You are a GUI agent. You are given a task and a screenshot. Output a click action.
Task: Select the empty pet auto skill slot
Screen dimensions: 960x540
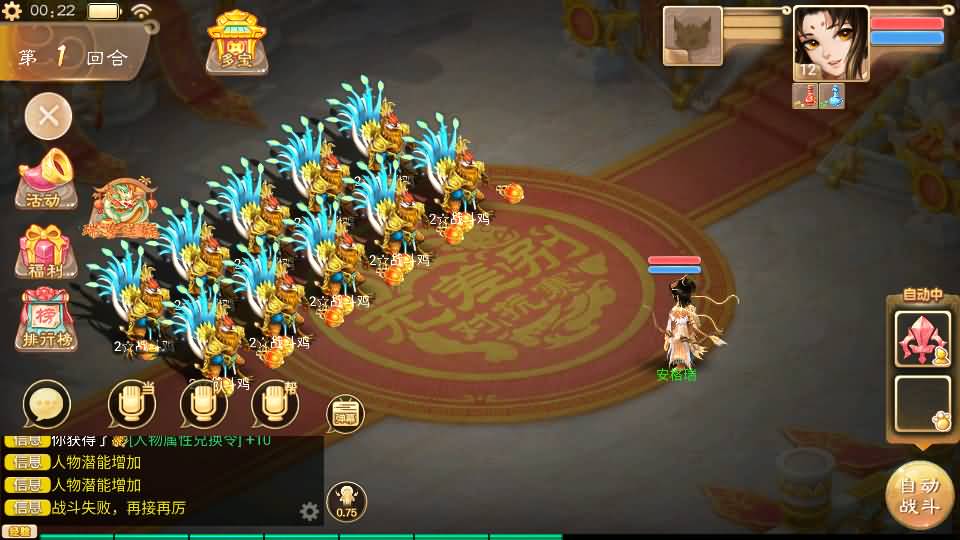(x=922, y=402)
